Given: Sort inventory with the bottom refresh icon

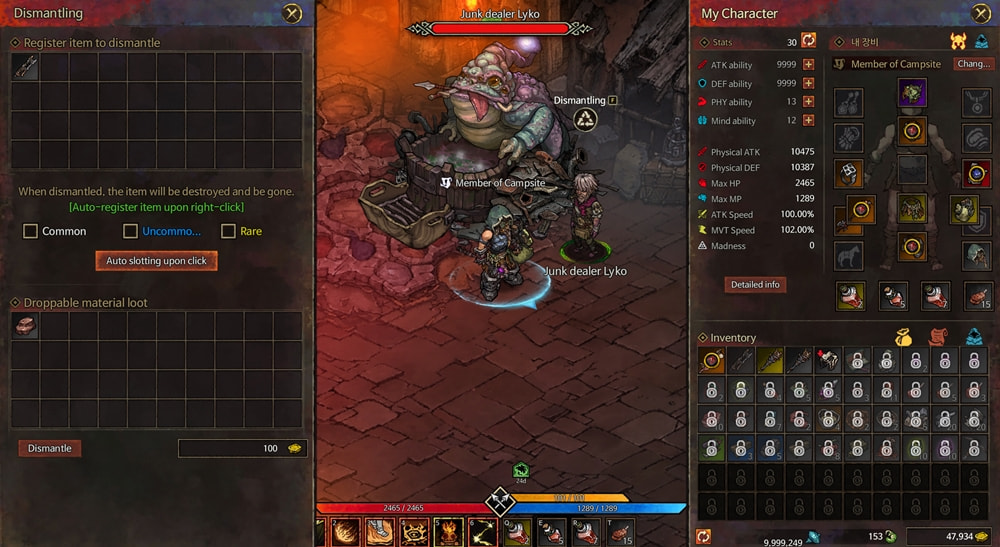Looking at the screenshot, I should click(x=703, y=536).
